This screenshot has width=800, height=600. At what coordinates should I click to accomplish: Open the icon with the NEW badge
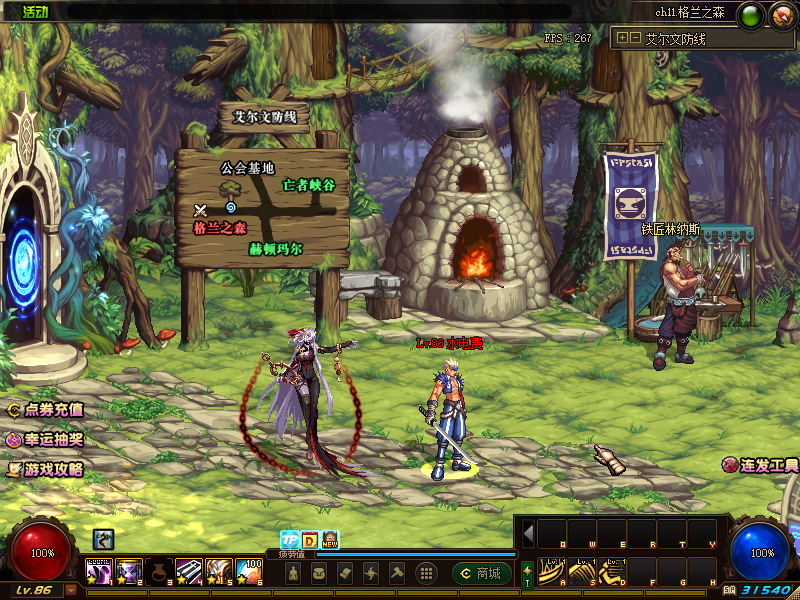point(330,539)
